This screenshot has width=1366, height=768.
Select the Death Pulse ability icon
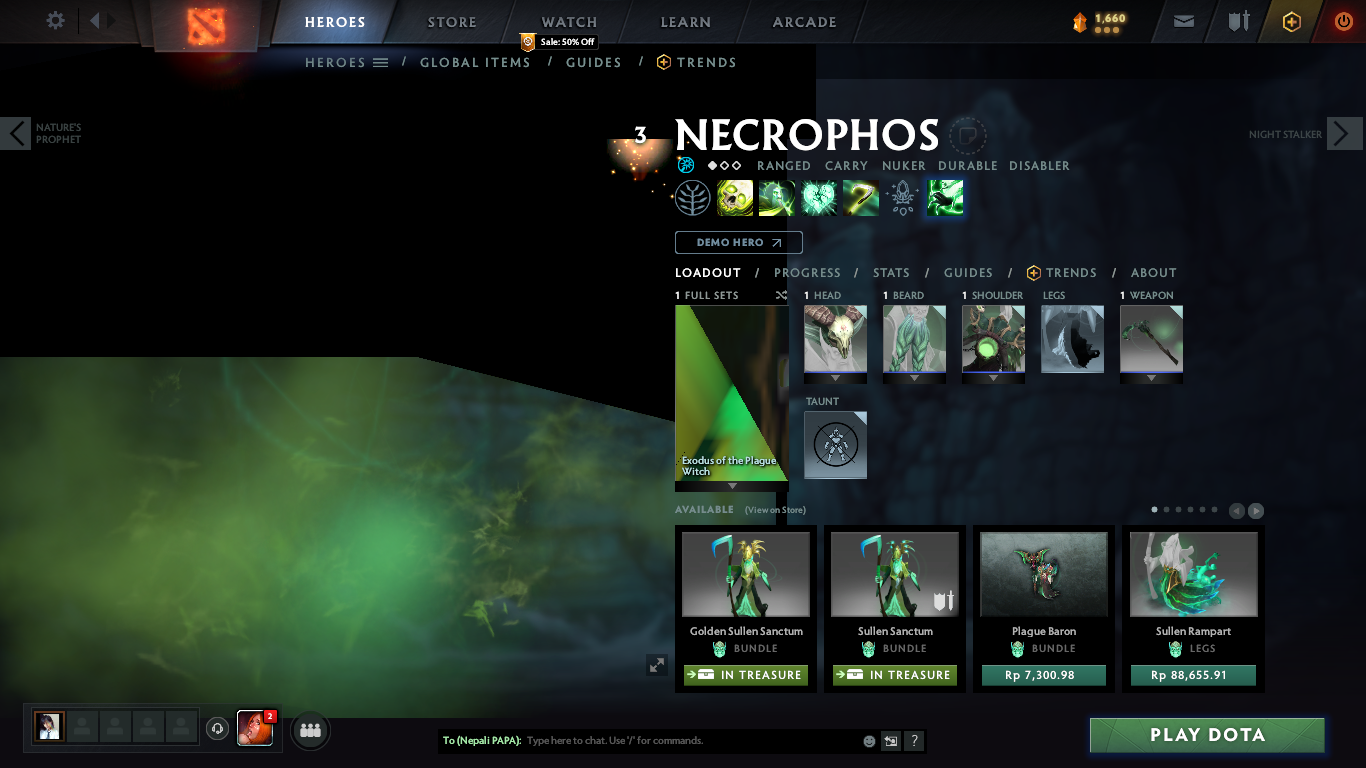coord(735,197)
